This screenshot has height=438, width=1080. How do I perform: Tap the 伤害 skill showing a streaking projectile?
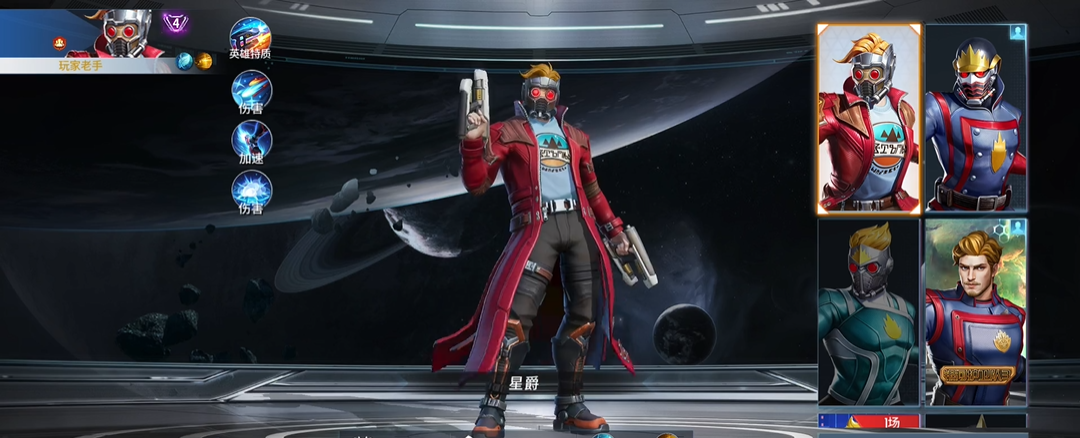251,91
